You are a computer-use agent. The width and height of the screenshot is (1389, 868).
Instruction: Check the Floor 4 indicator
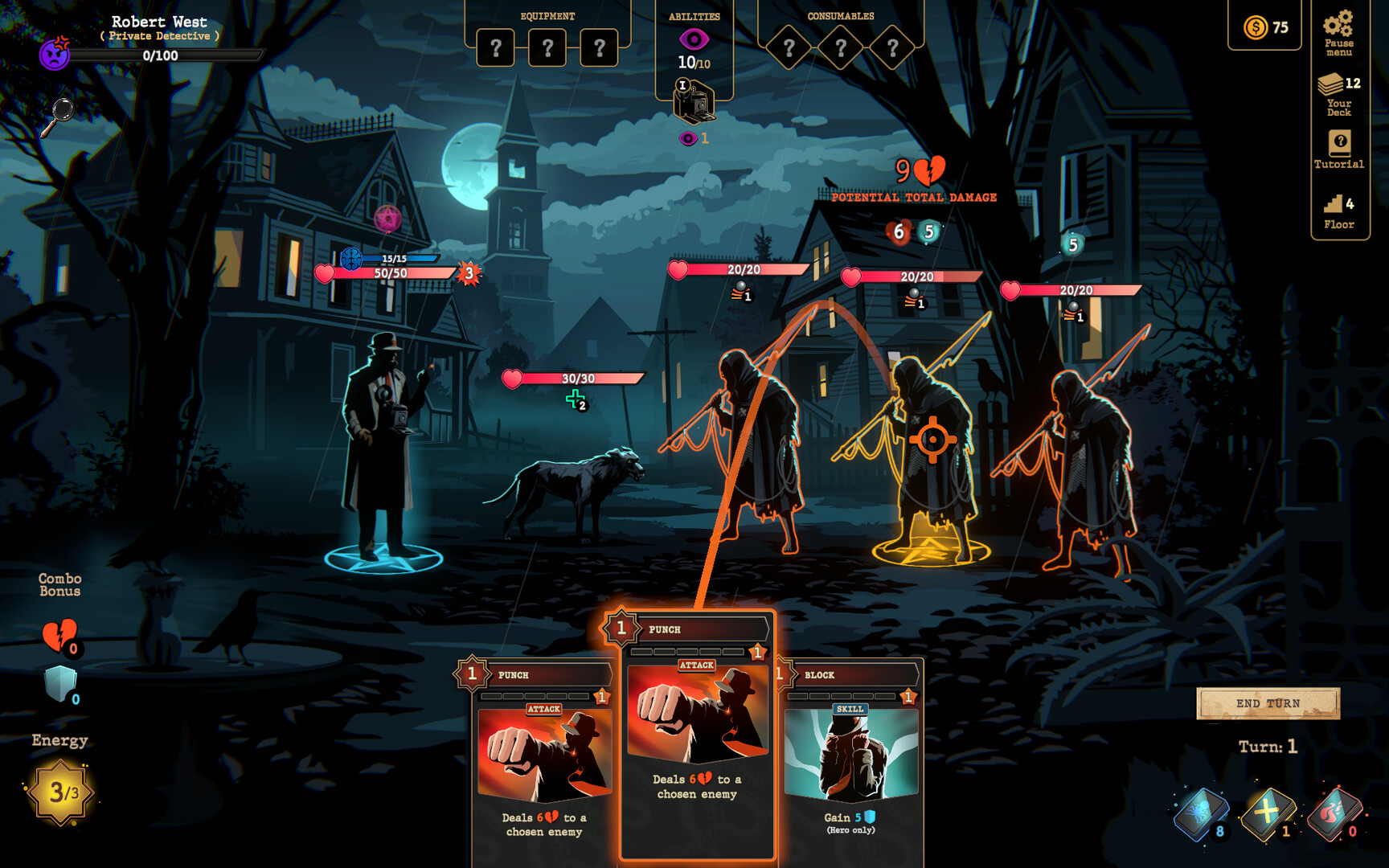click(x=1338, y=205)
